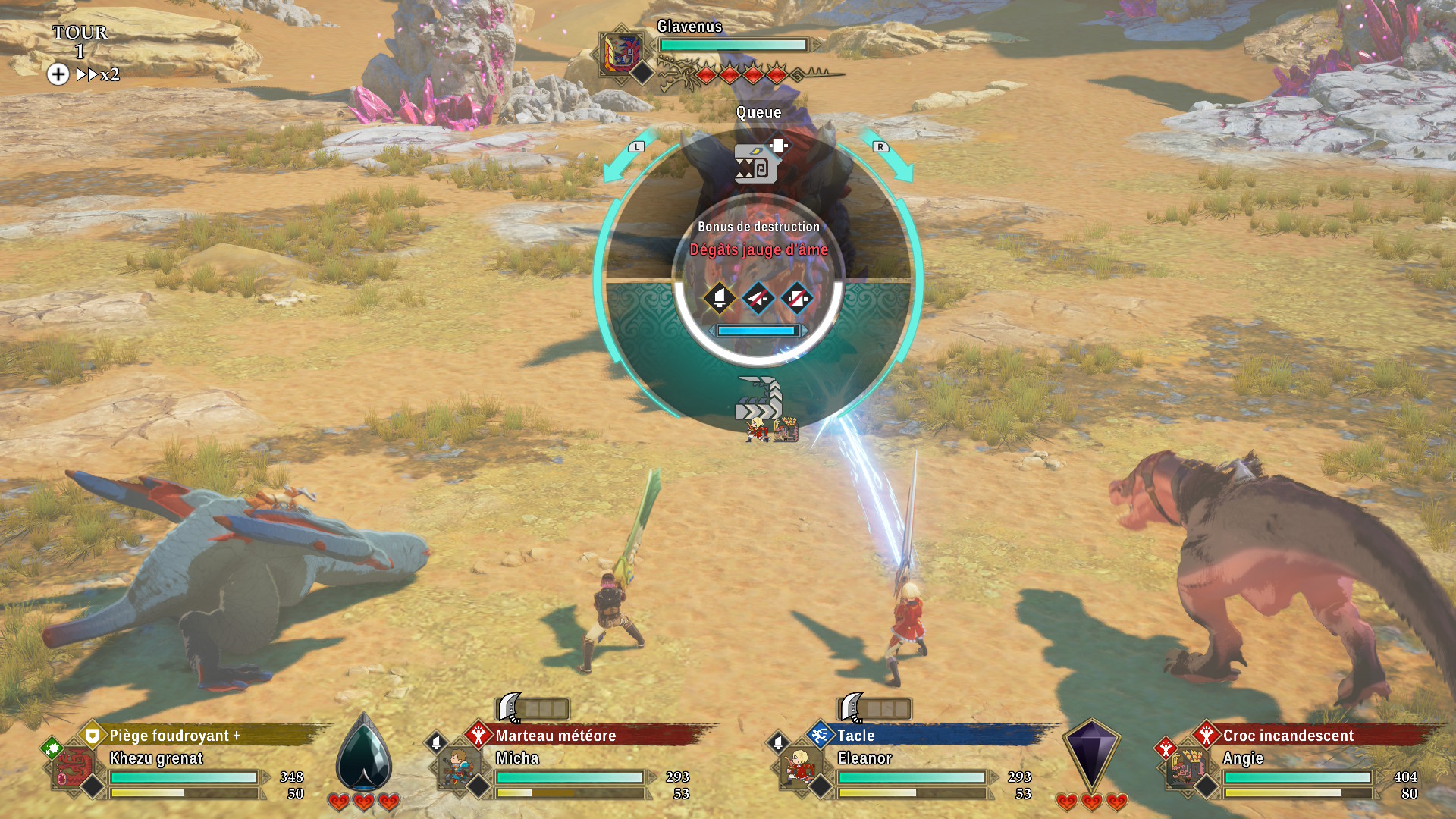Select the Glavenus enemy portrait
This screenshot has height=819, width=1456.
(620, 54)
